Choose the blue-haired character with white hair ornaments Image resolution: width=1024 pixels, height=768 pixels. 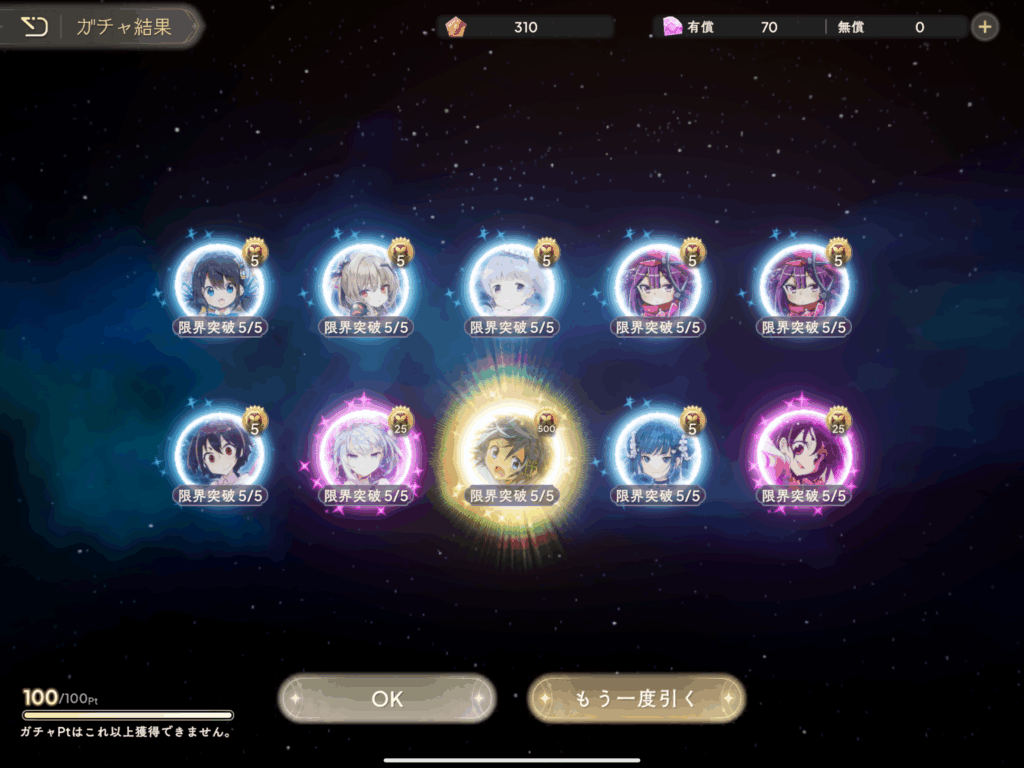point(657,456)
